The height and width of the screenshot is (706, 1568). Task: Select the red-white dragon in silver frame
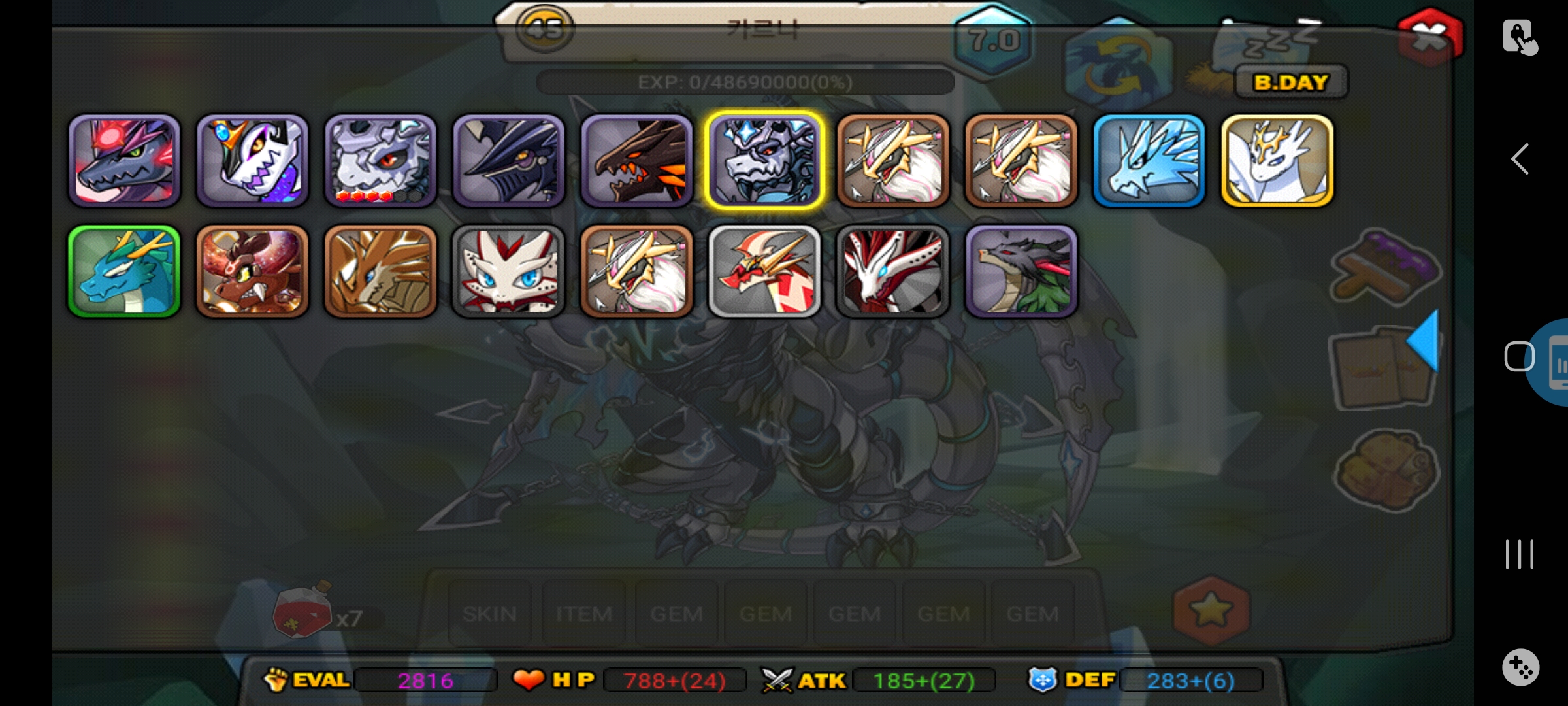click(x=764, y=271)
